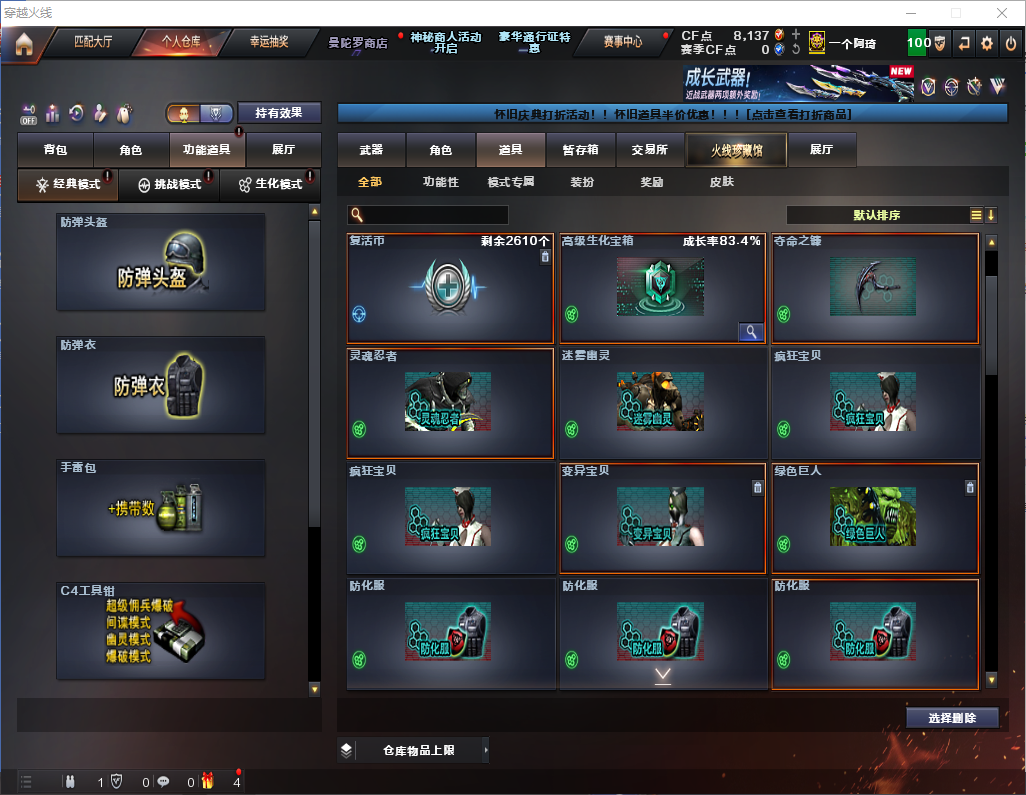The image size is (1026, 795).
Task: Close the game window
Action: click(1001, 12)
